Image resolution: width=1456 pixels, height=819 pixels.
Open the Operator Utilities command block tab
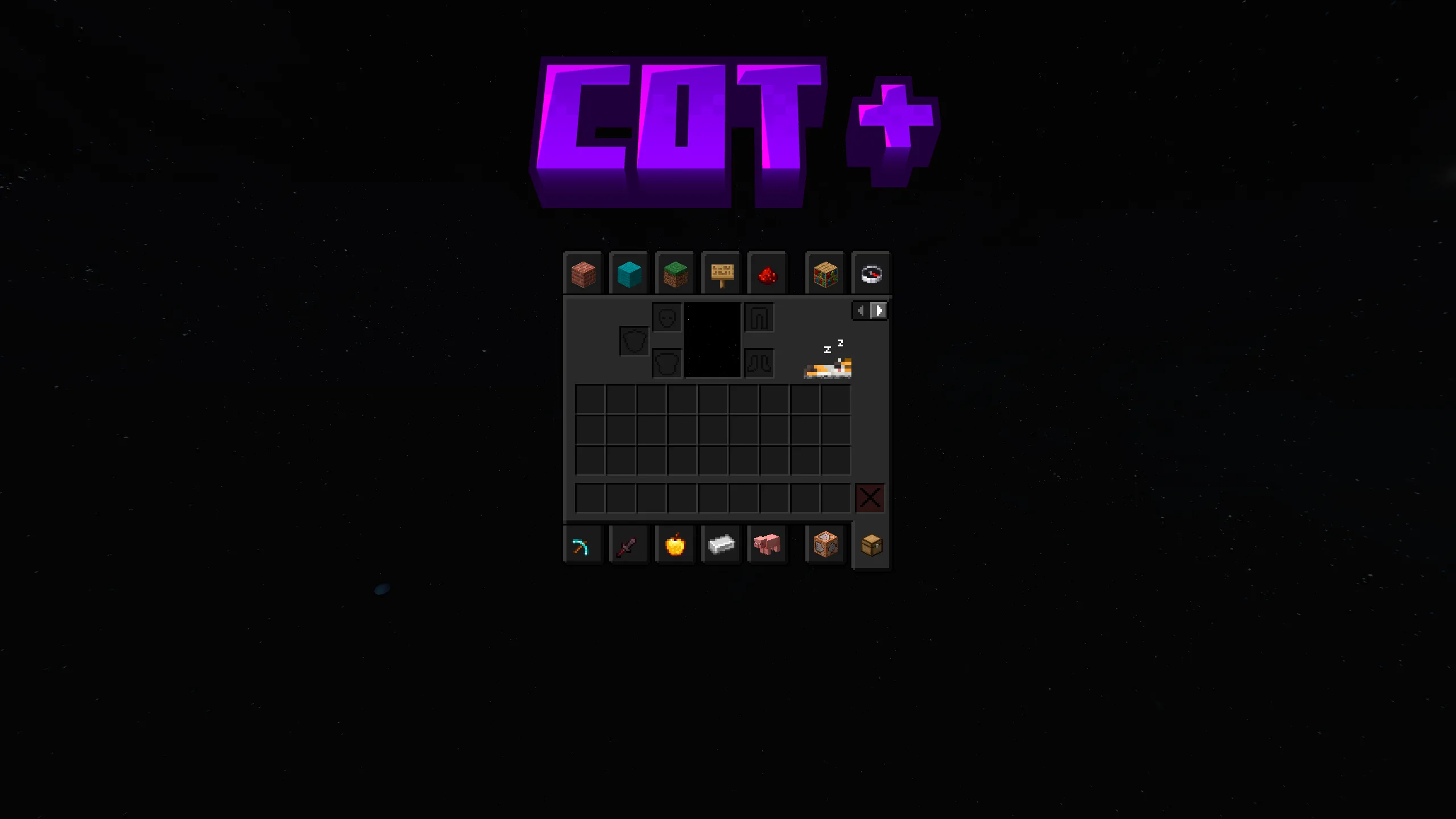[825, 544]
